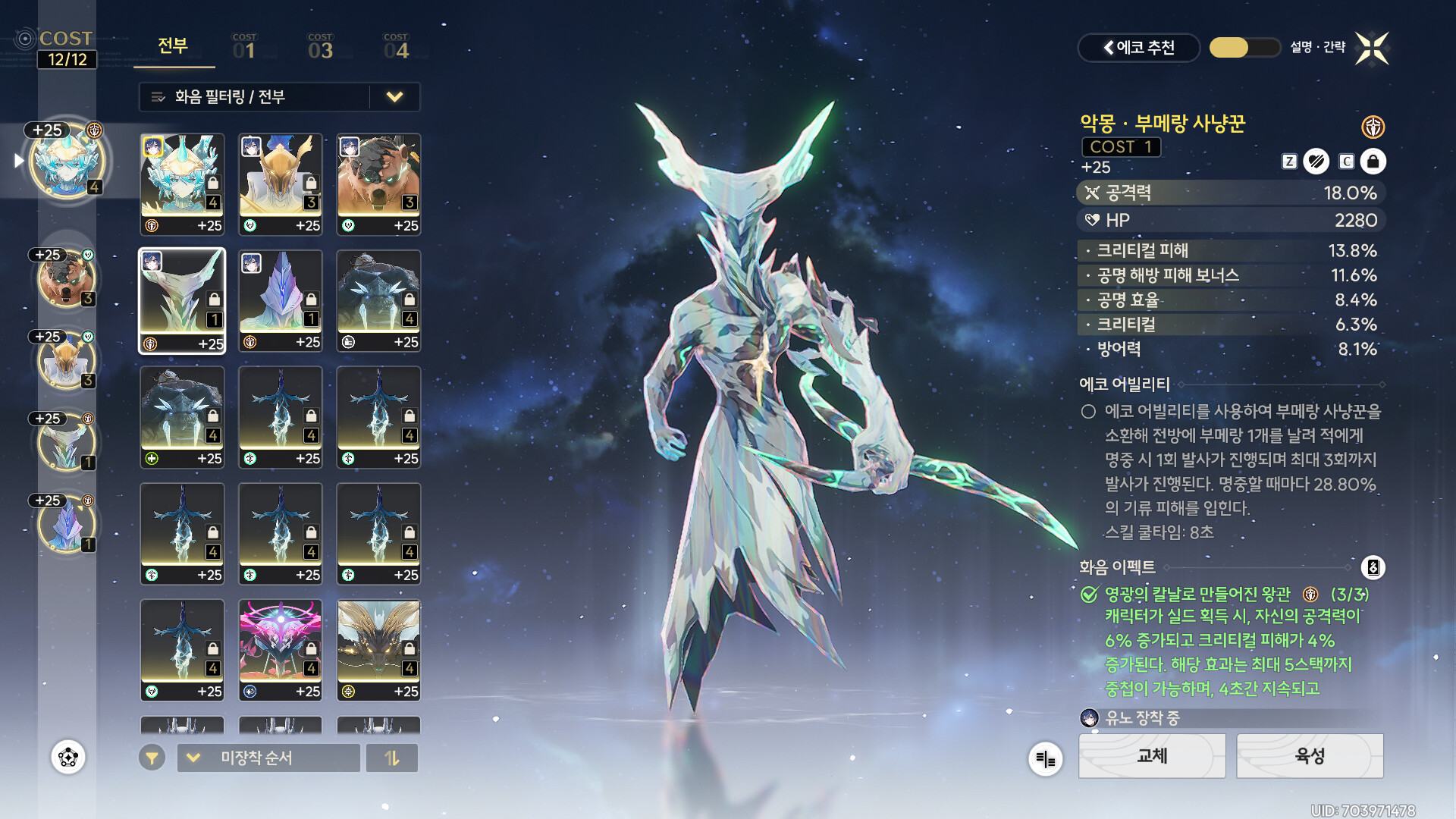Open 에코 추천 echo recommendation
1456x819 pixels.
click(x=1138, y=48)
